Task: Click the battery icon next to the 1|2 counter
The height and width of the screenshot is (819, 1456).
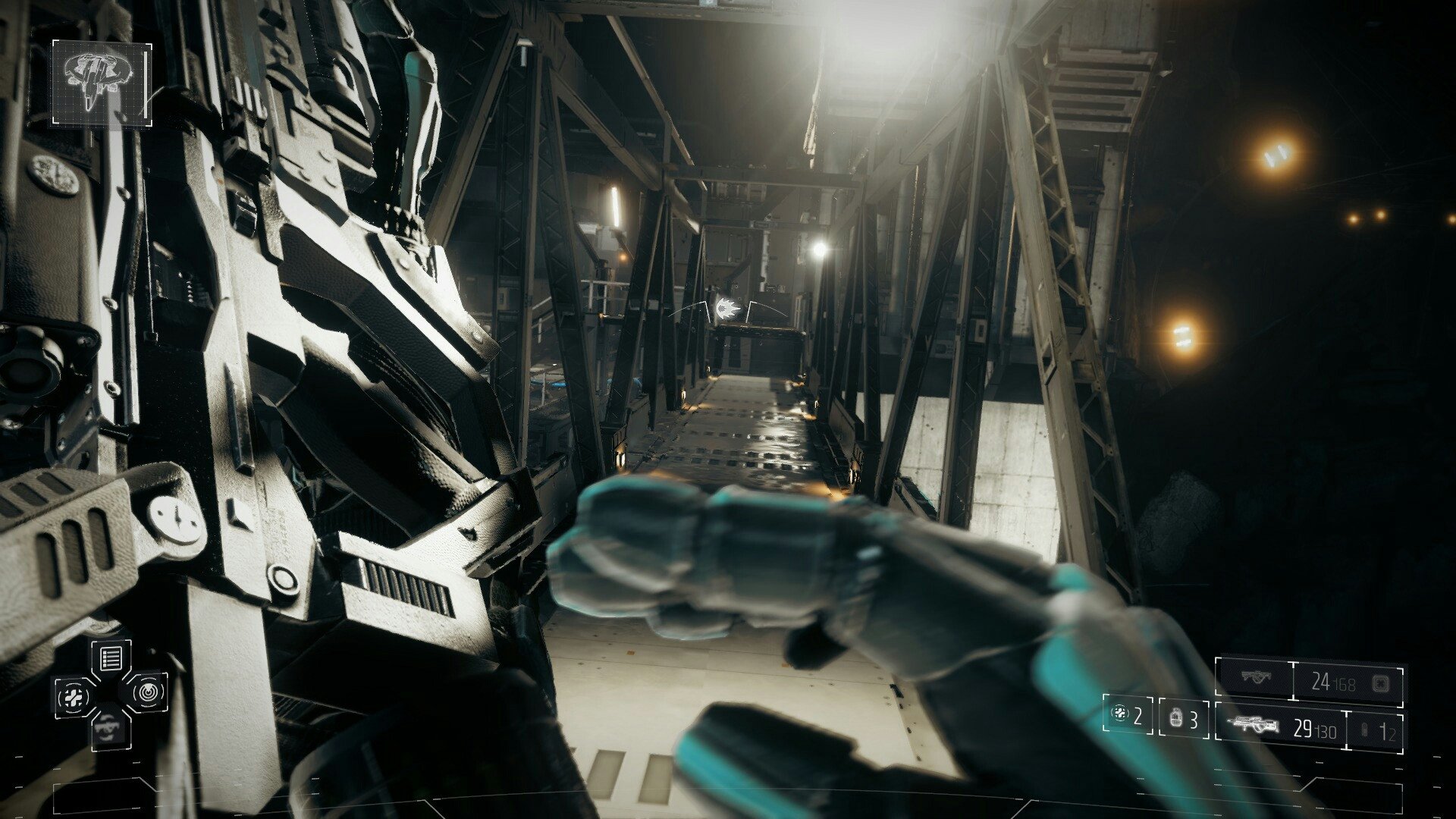Action: [x=1364, y=728]
